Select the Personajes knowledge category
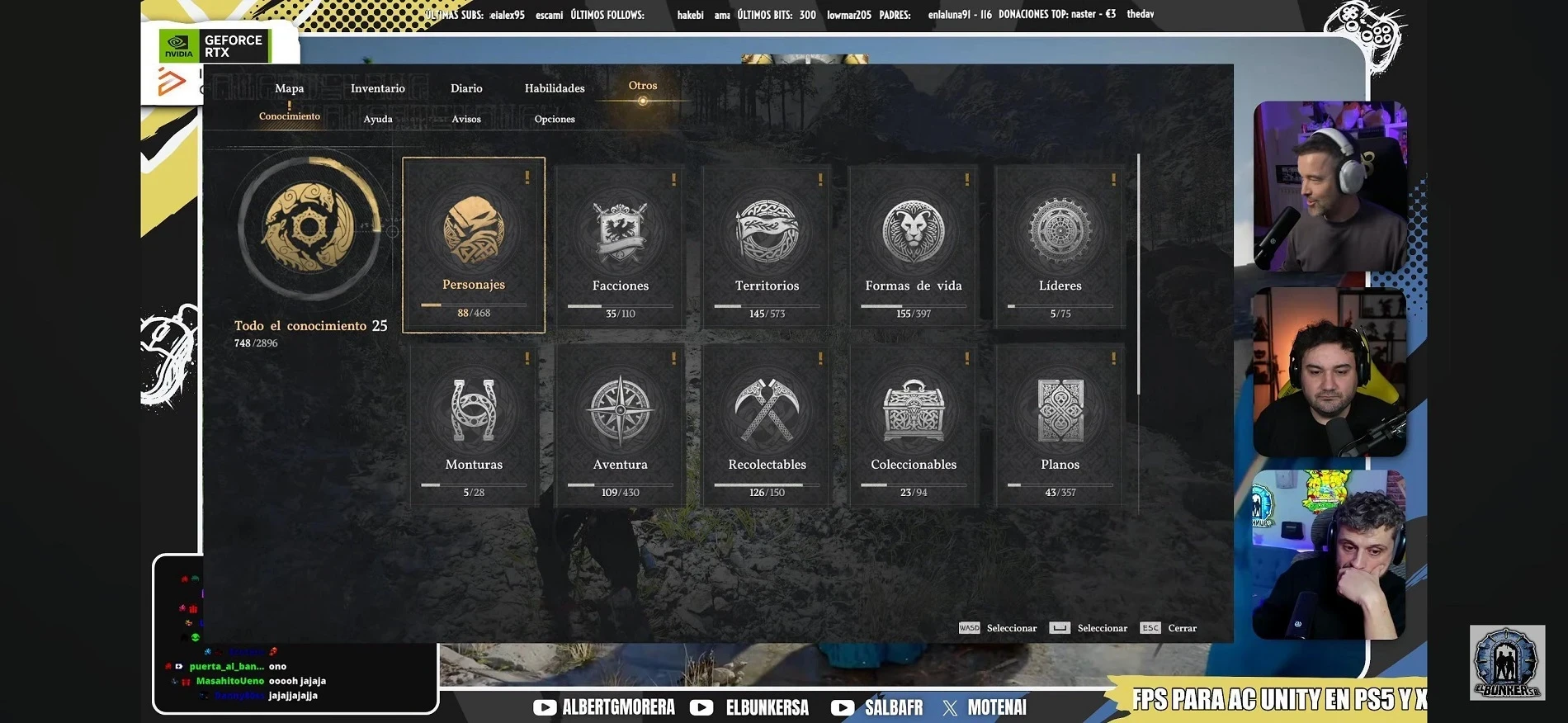This screenshot has width=1568, height=723. click(x=474, y=245)
